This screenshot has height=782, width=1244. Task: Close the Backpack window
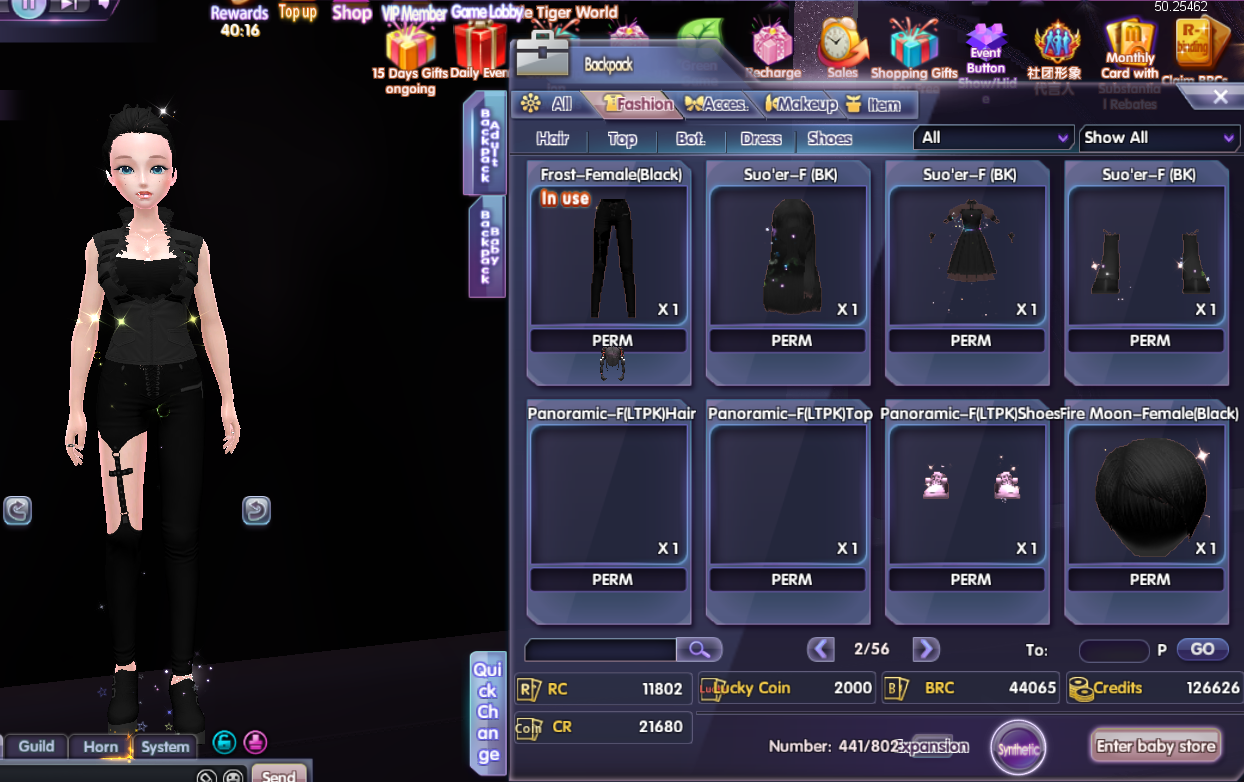pyautogui.click(x=1220, y=97)
